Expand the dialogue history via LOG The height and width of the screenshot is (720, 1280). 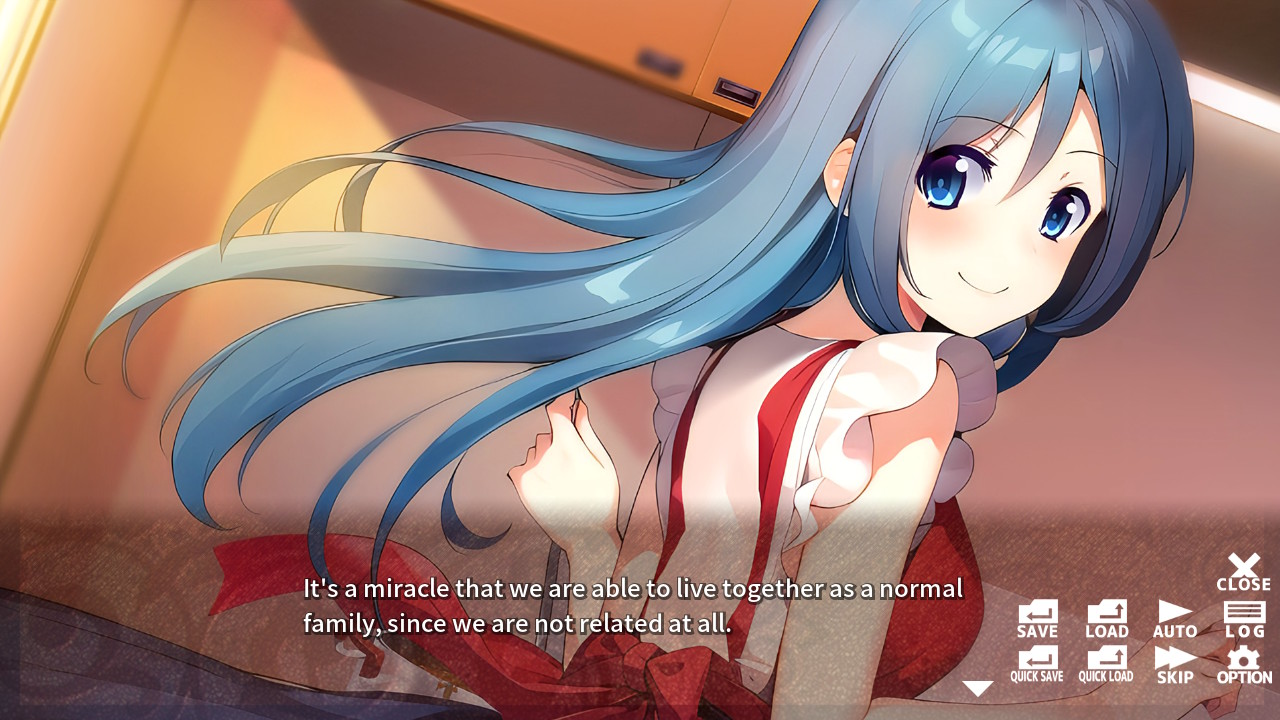[x=1243, y=614]
